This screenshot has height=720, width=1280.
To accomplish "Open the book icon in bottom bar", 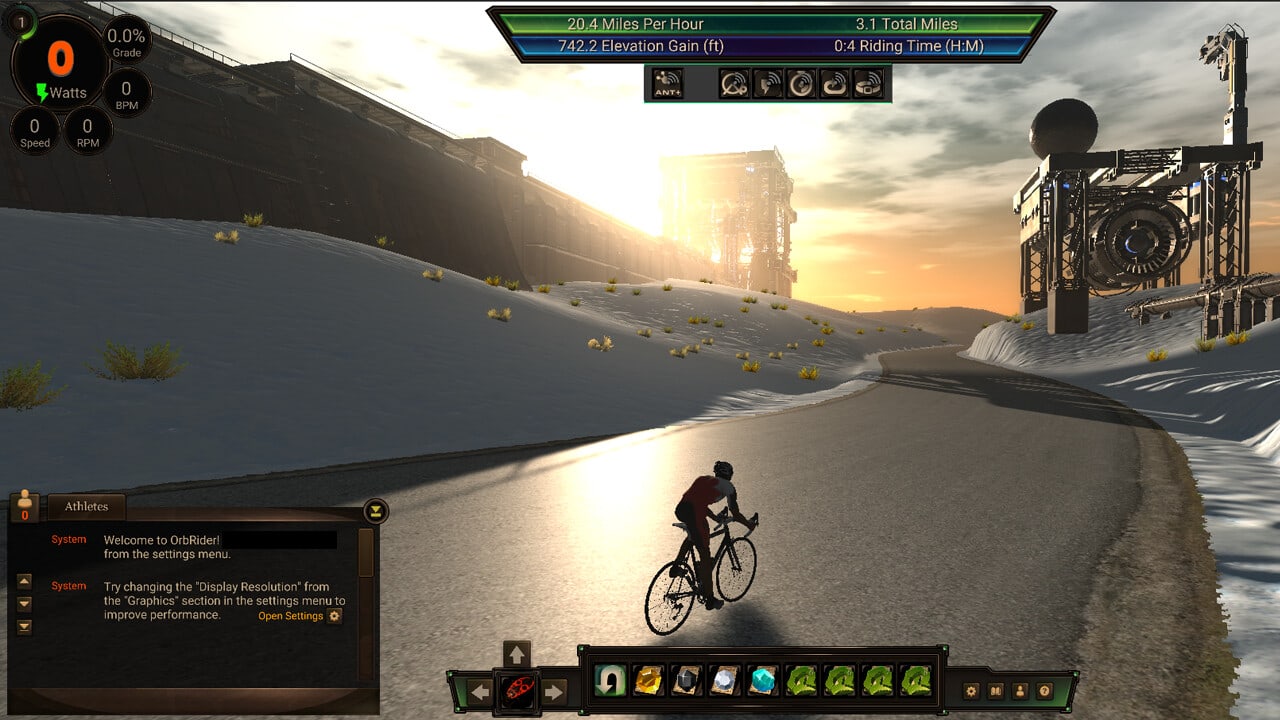I will tap(996, 690).
